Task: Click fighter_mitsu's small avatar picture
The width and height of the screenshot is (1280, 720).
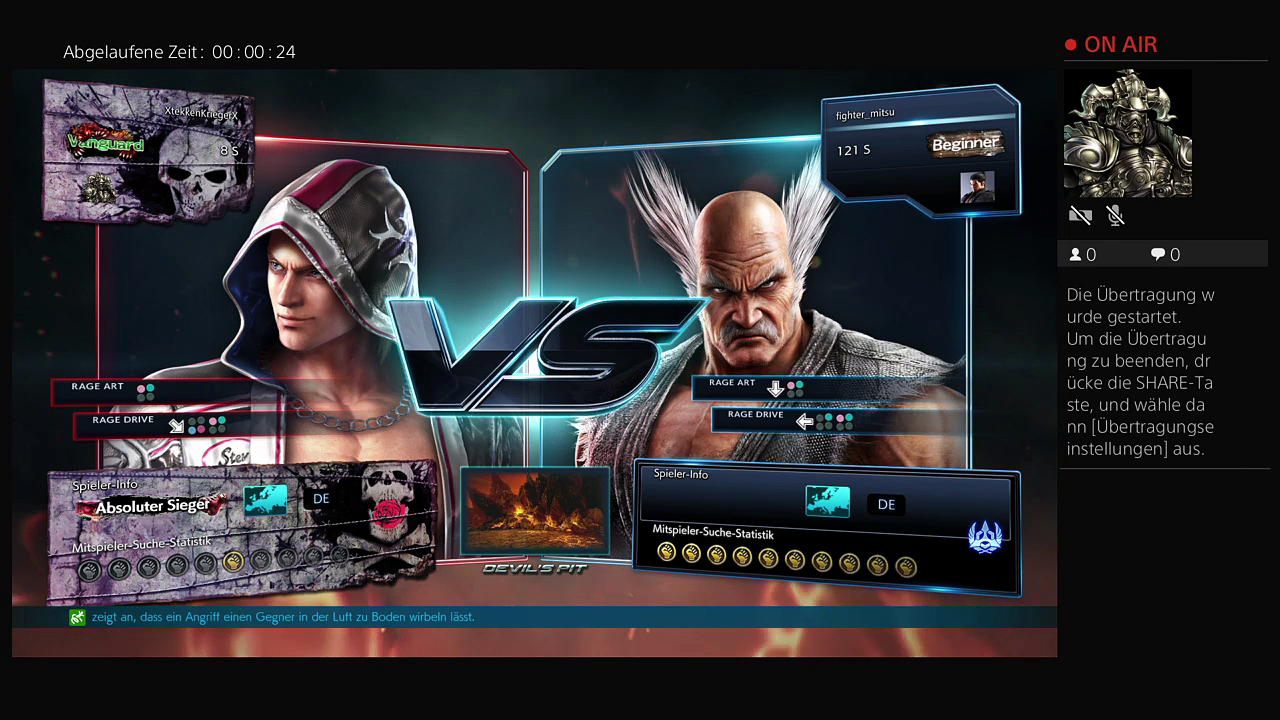Action: (x=977, y=187)
